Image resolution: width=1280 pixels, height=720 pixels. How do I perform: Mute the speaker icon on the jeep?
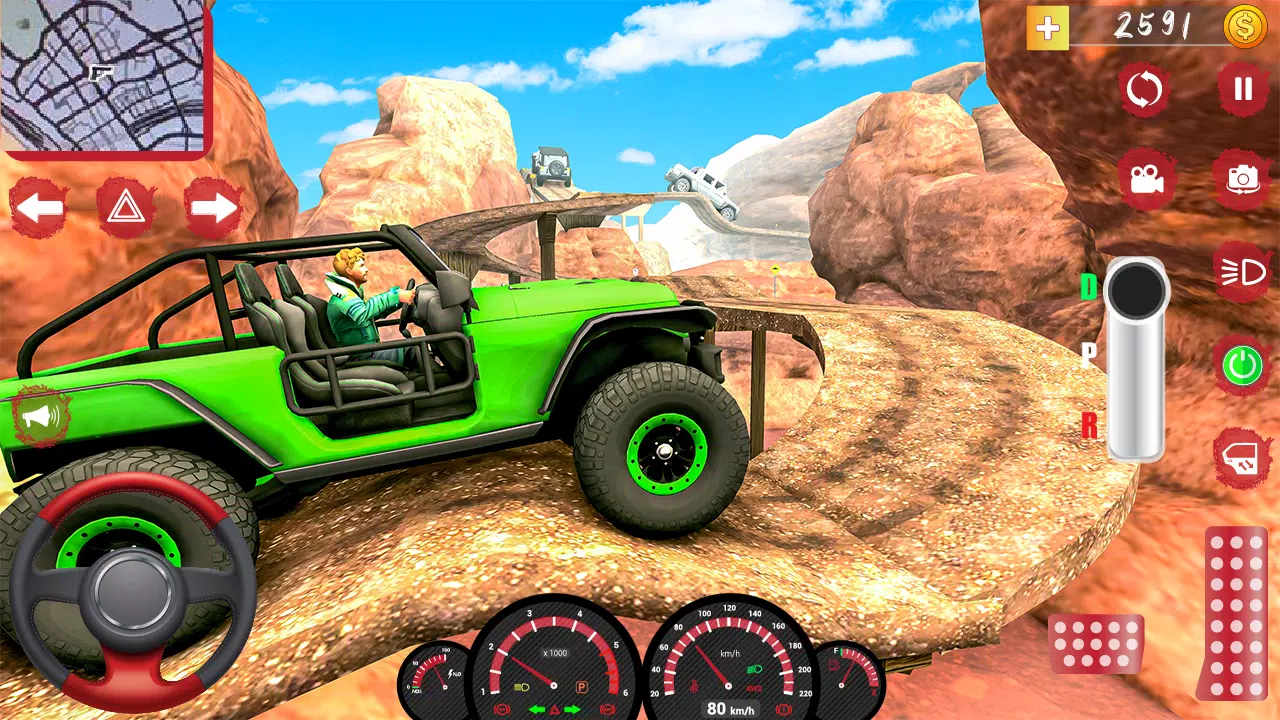click(40, 415)
